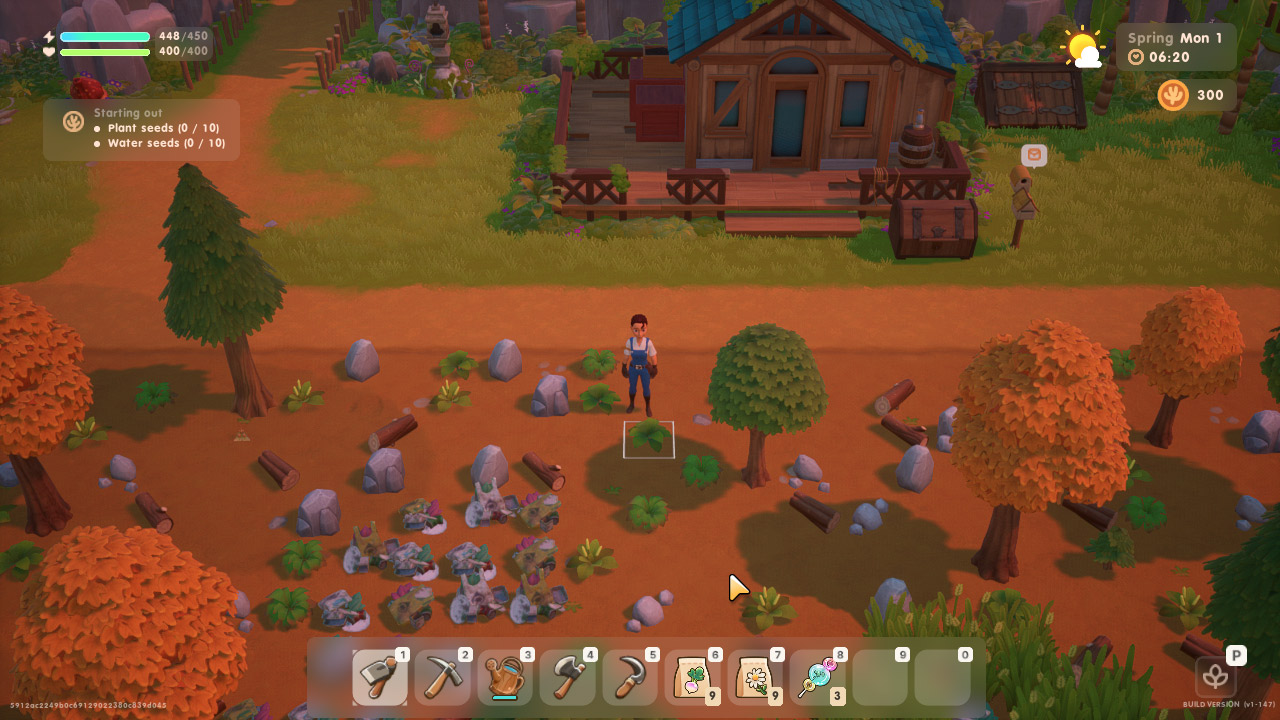Select the axe in the hotbar
Image resolution: width=1280 pixels, height=720 pixels.
click(567, 678)
